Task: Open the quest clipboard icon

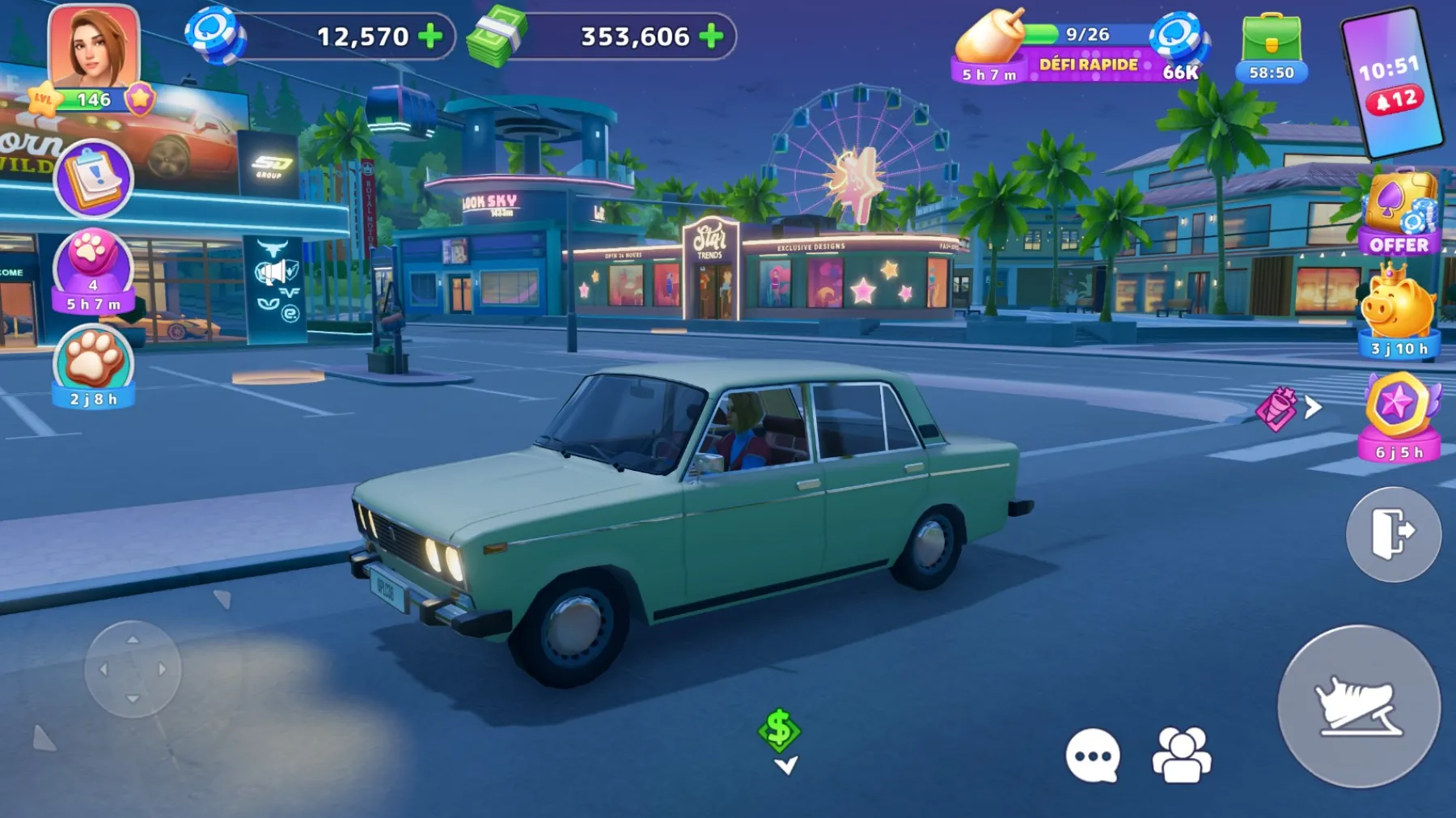Action: tap(94, 178)
